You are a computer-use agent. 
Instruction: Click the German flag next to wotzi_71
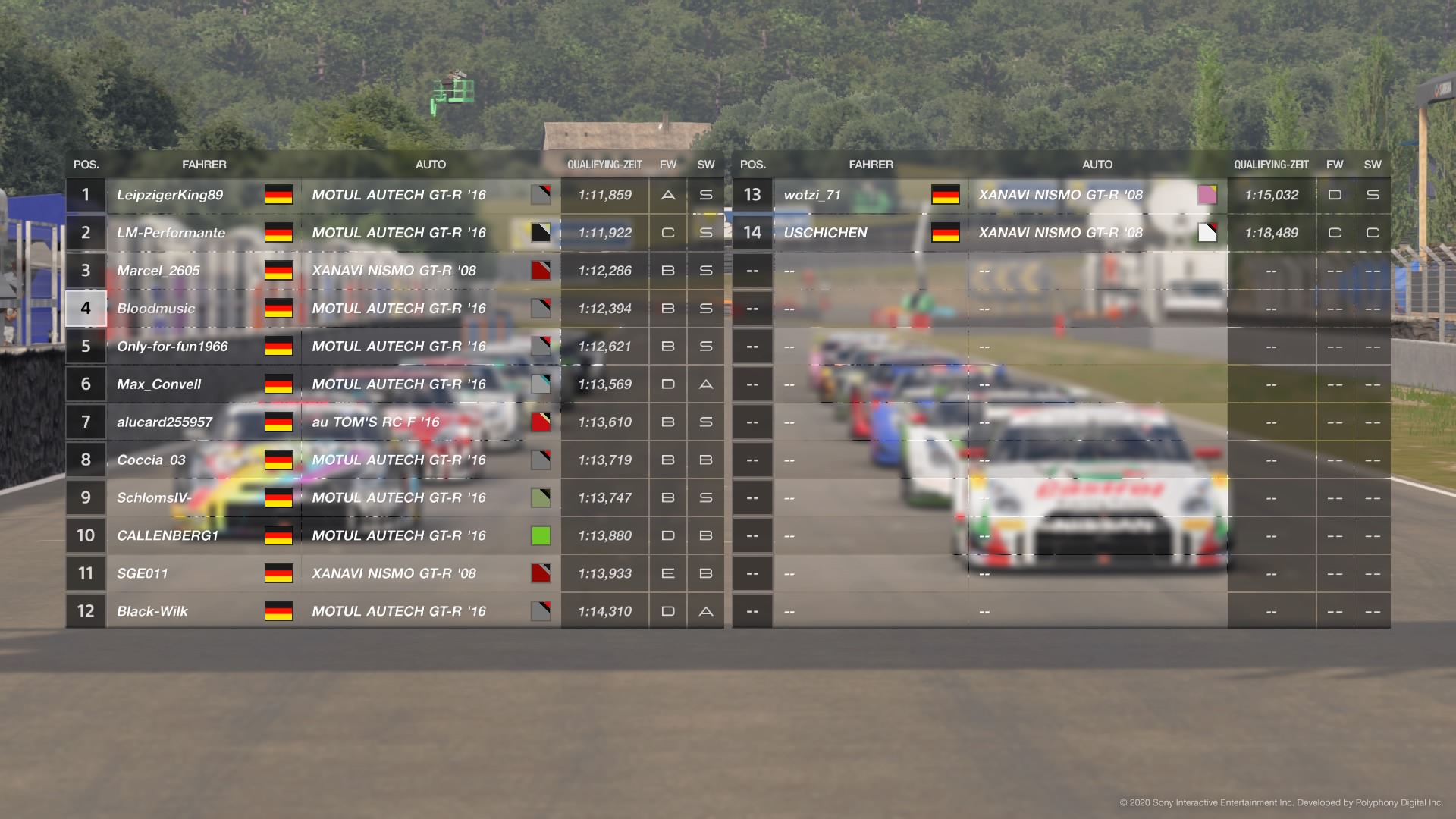945,195
